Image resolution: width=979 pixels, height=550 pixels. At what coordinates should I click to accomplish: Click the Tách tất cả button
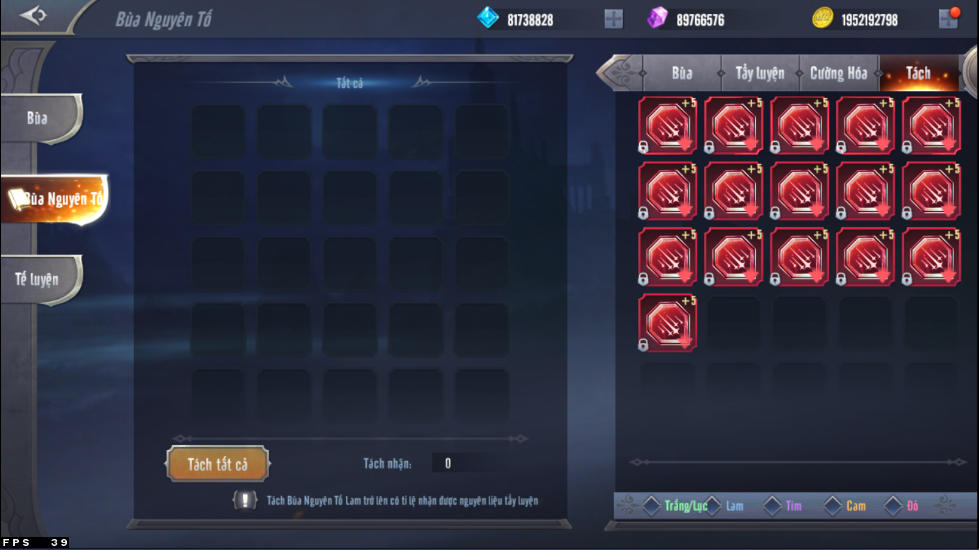217,464
